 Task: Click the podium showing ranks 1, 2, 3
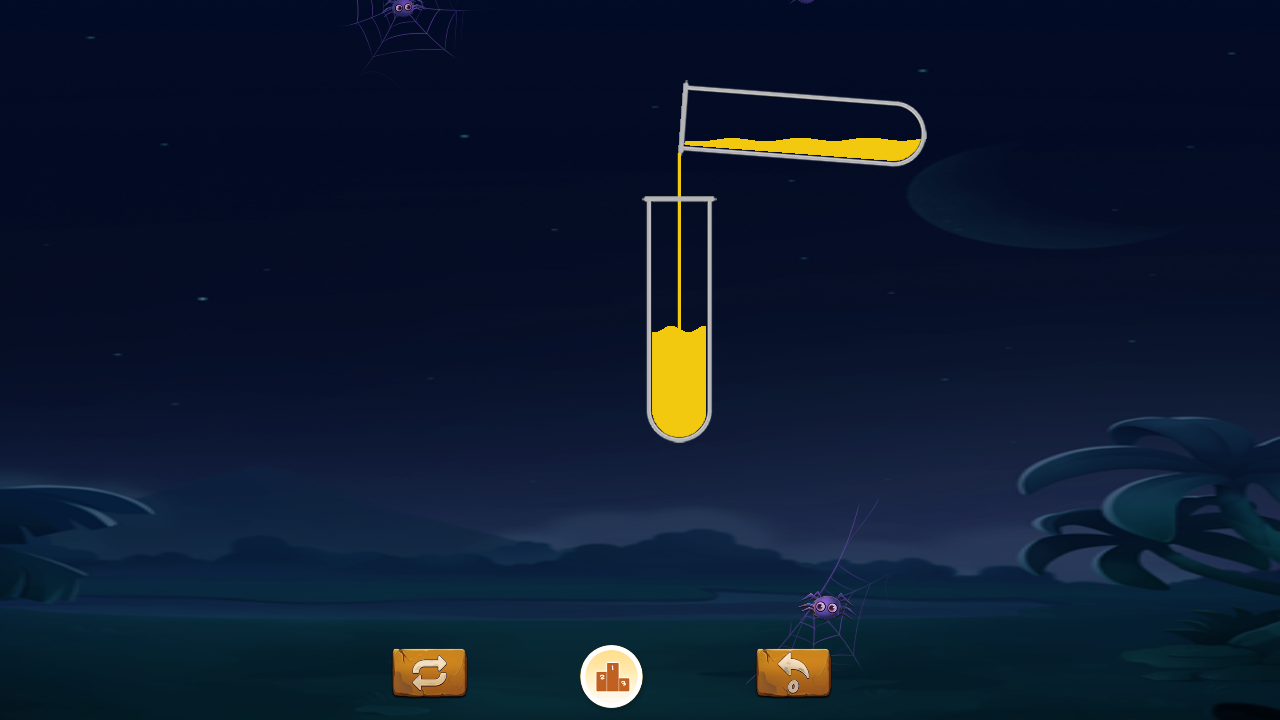pos(610,676)
